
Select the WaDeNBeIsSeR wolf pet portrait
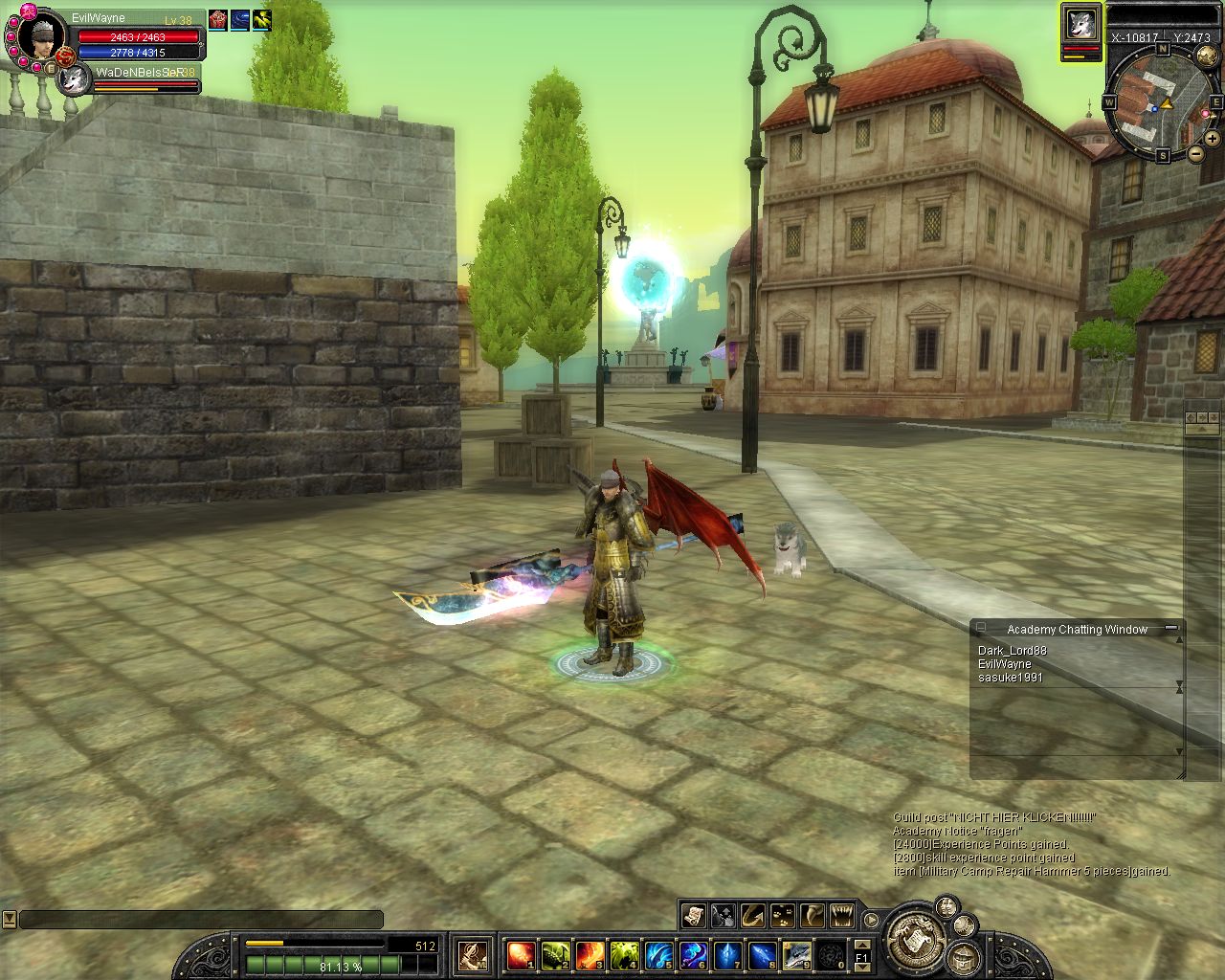pyautogui.click(x=74, y=80)
